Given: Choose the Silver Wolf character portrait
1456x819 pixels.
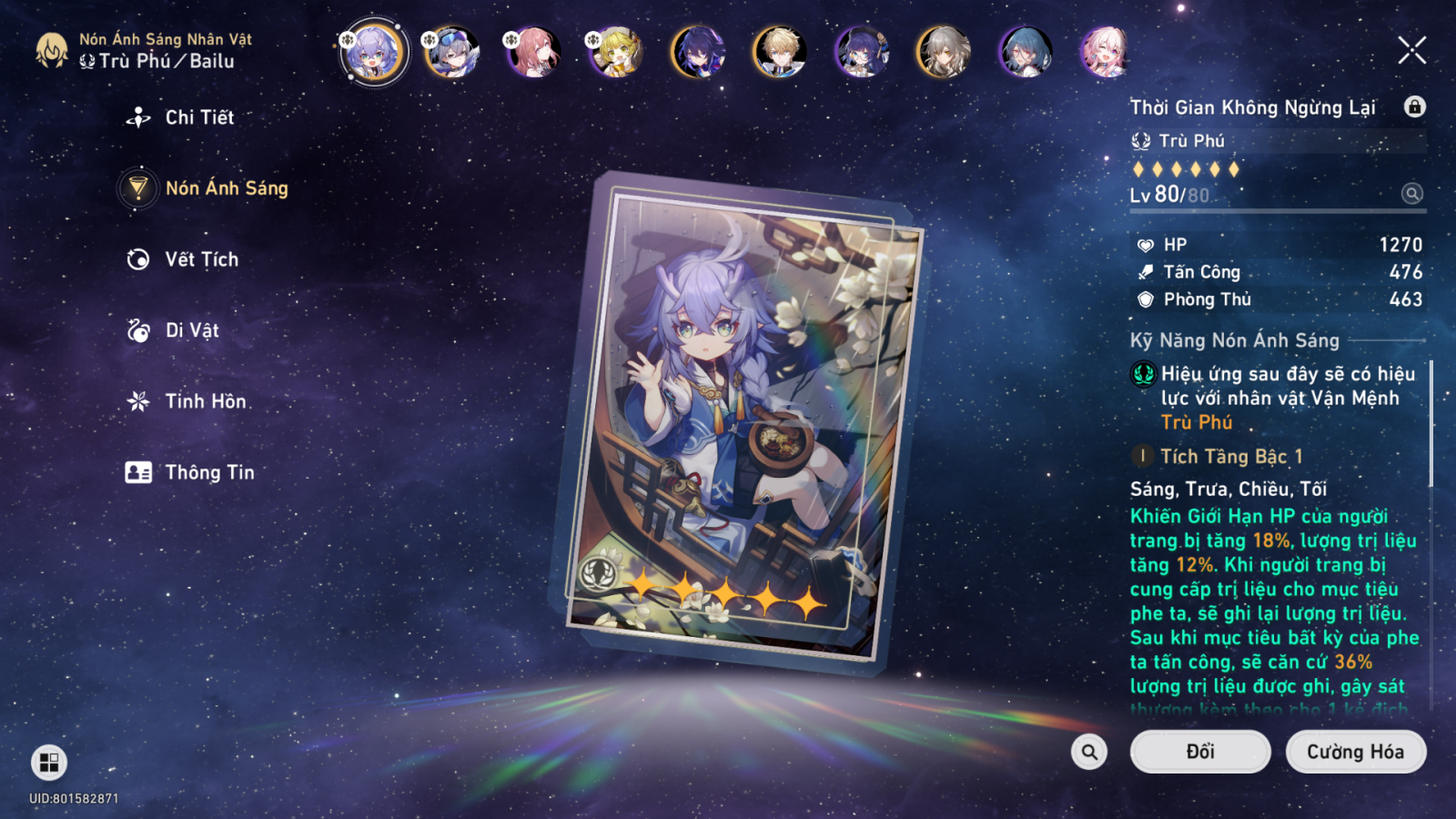Looking at the screenshot, I should tap(453, 51).
